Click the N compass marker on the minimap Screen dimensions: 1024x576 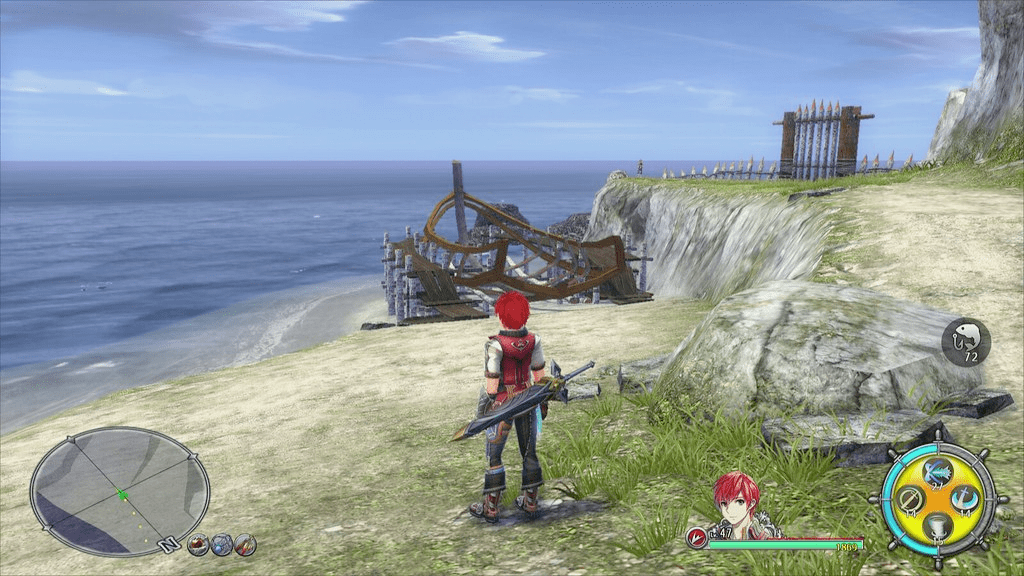point(171,545)
